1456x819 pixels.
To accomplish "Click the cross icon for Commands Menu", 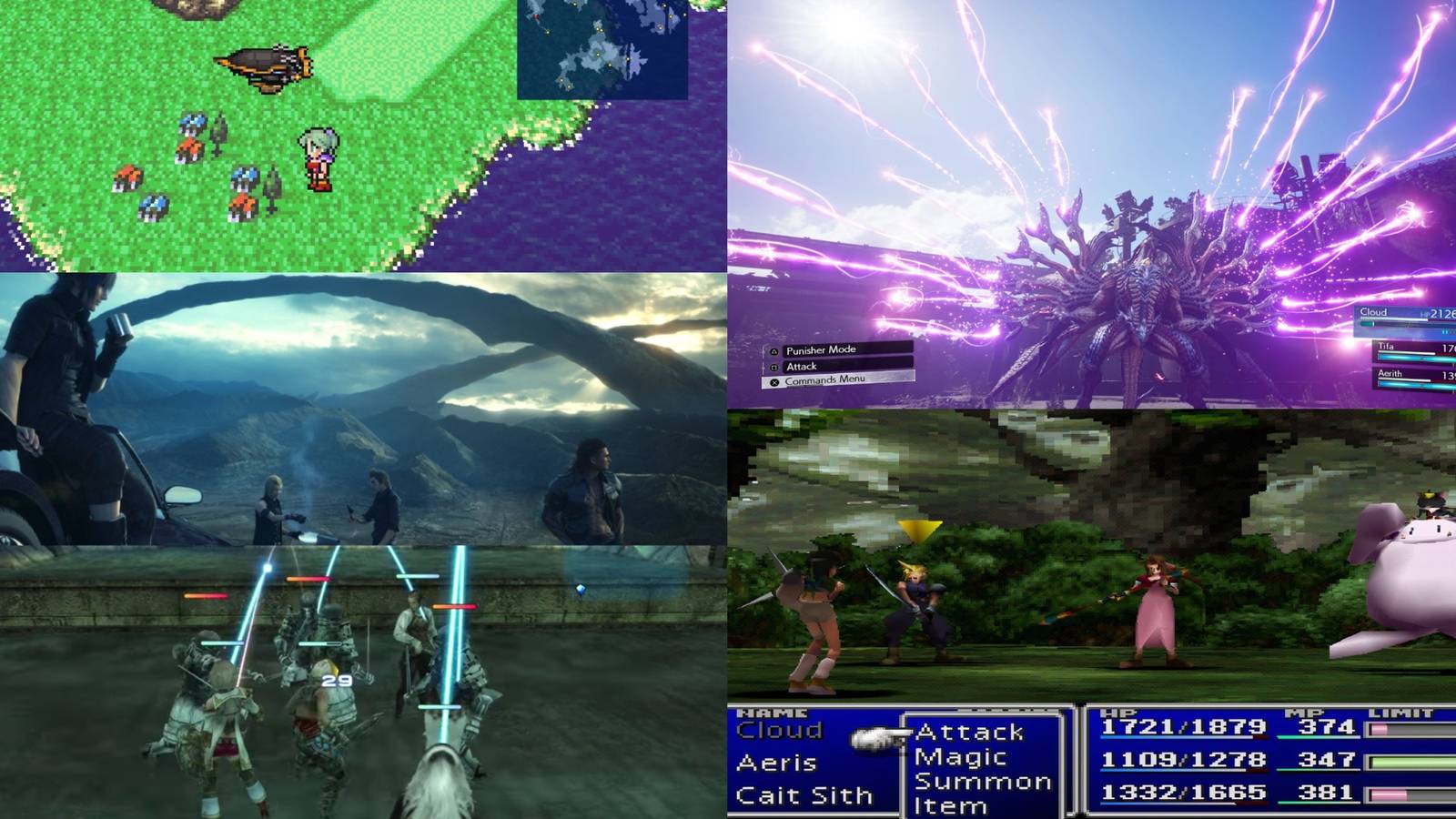I will (774, 382).
